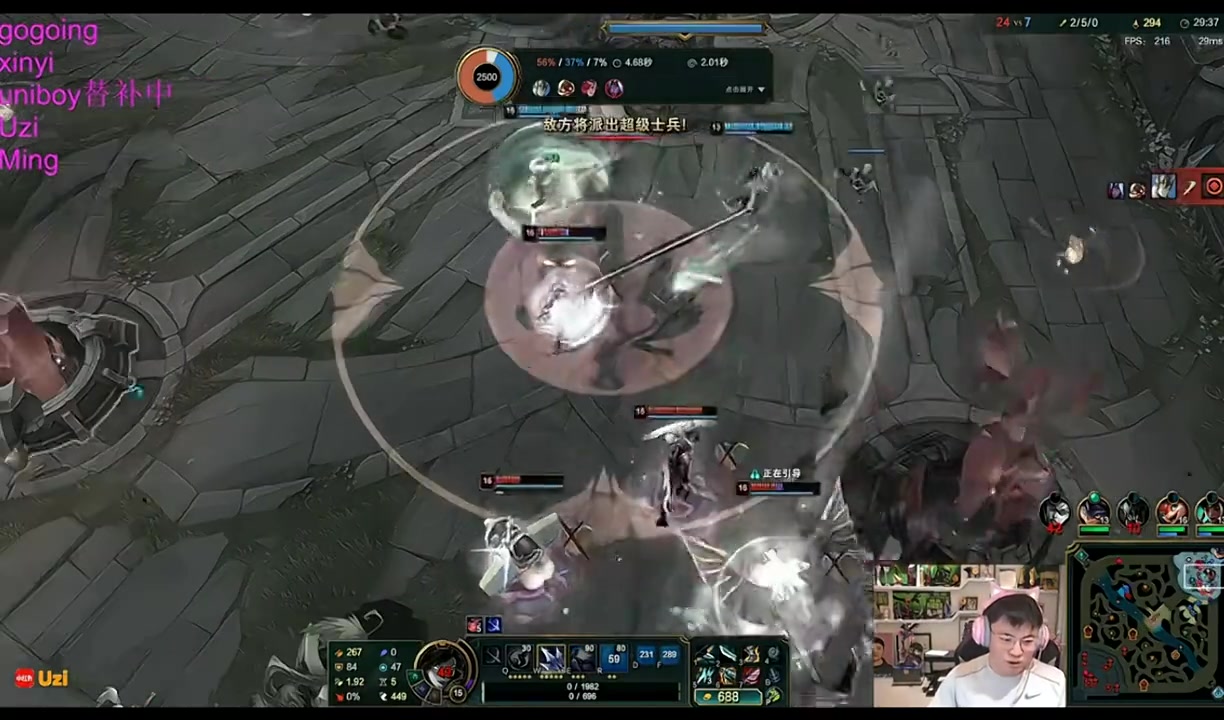Use the trinket in inventory slot 4

click(x=773, y=654)
